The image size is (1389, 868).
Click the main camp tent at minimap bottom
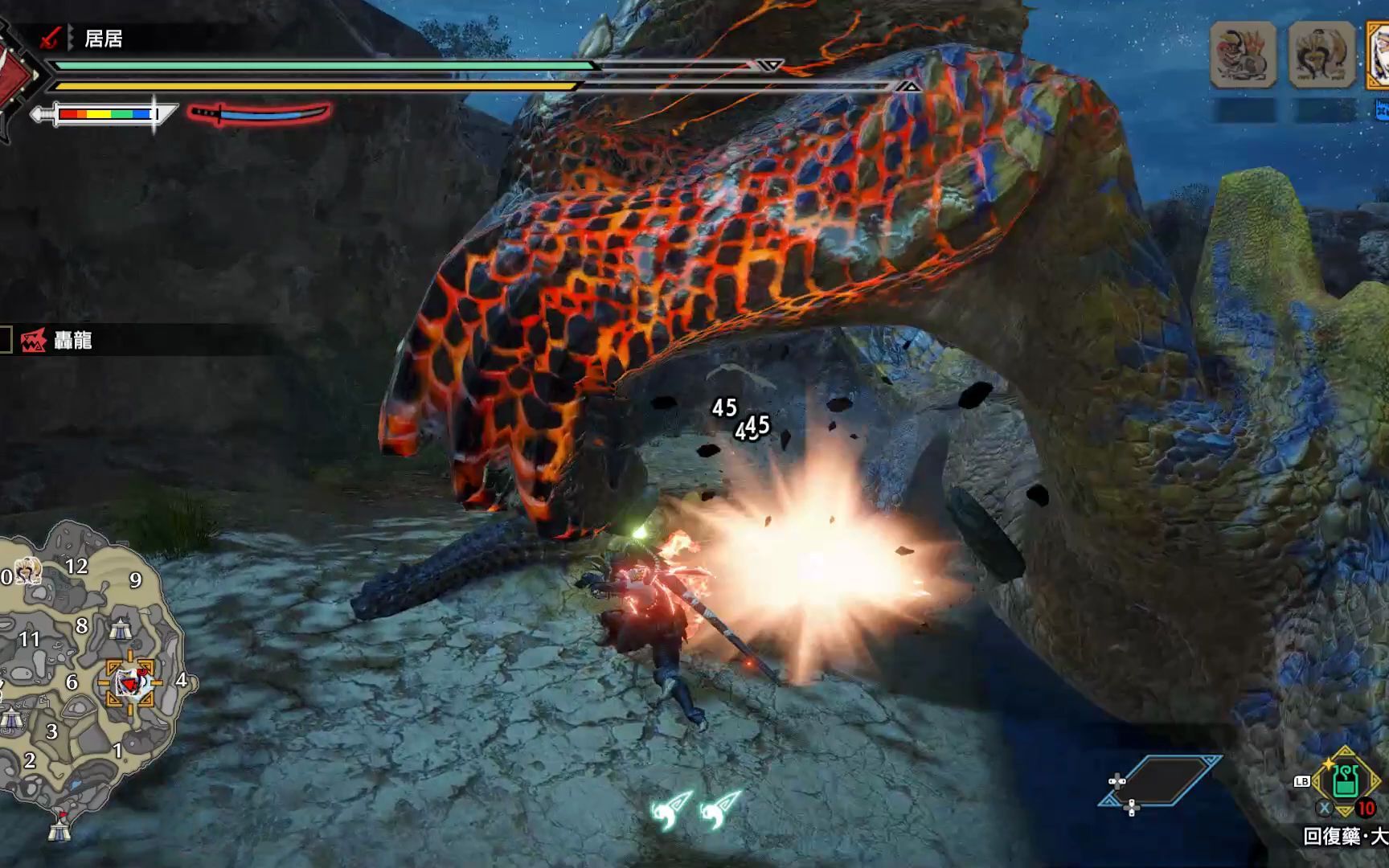tap(59, 828)
